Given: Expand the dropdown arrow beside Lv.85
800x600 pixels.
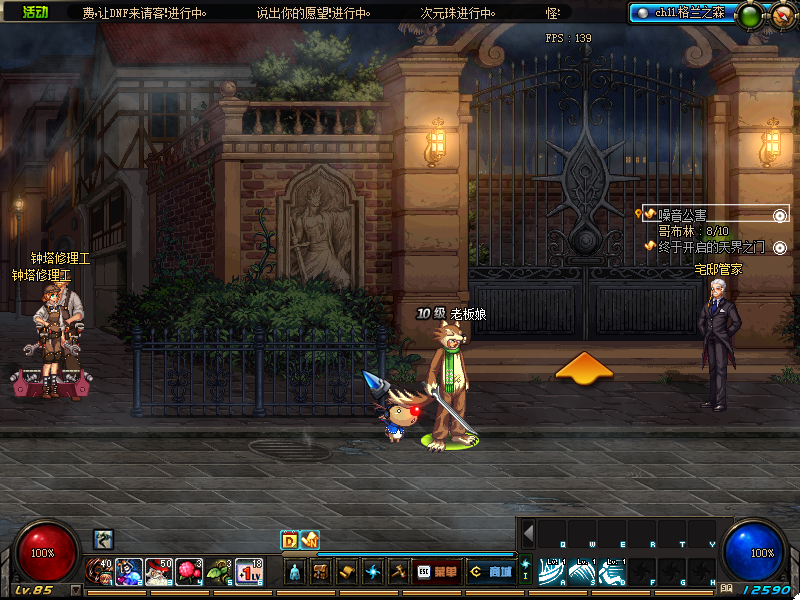Looking at the screenshot, I should pos(76,590).
